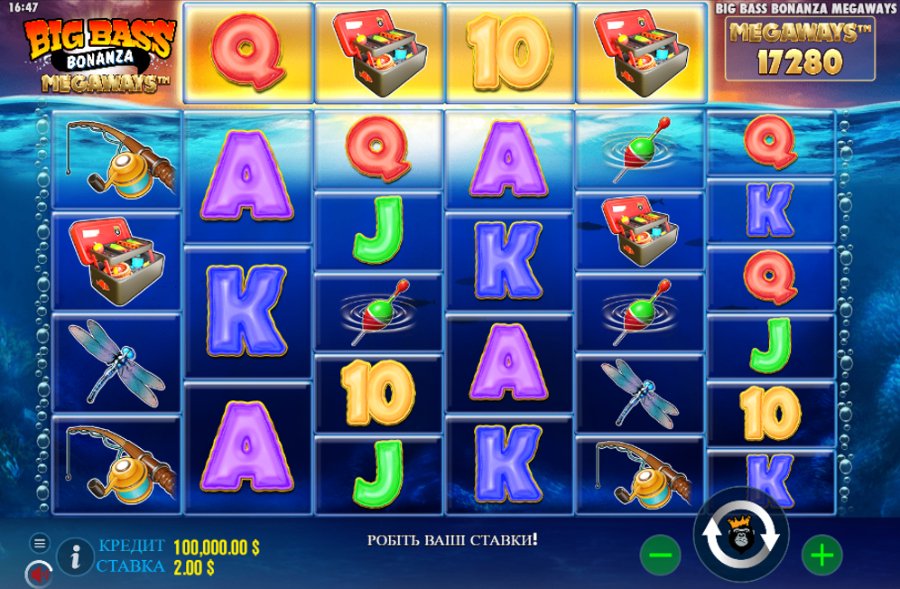Viewport: 900px width, 589px height.
Task: Spin the reels with the circular arrows button
Action: 741,541
